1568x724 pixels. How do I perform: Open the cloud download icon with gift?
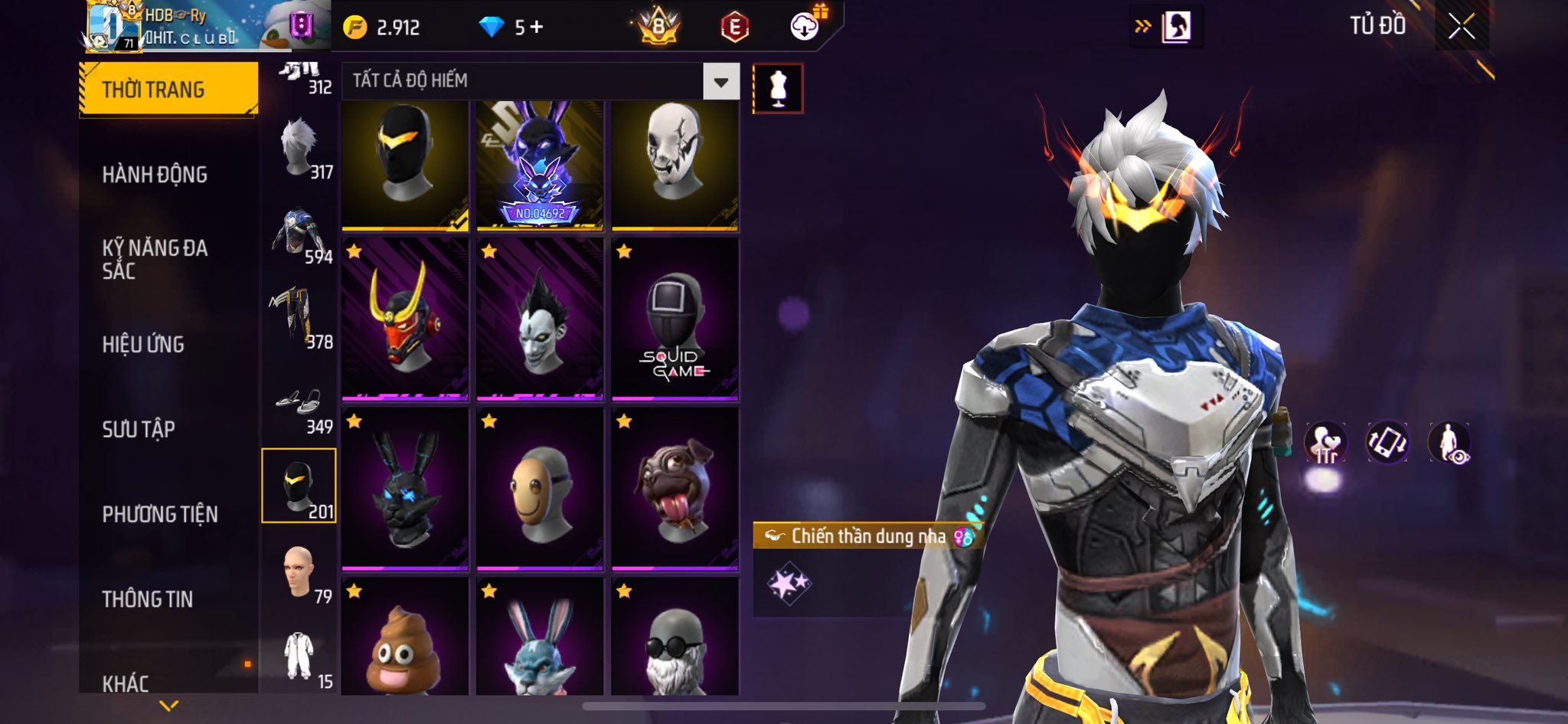pos(805,27)
